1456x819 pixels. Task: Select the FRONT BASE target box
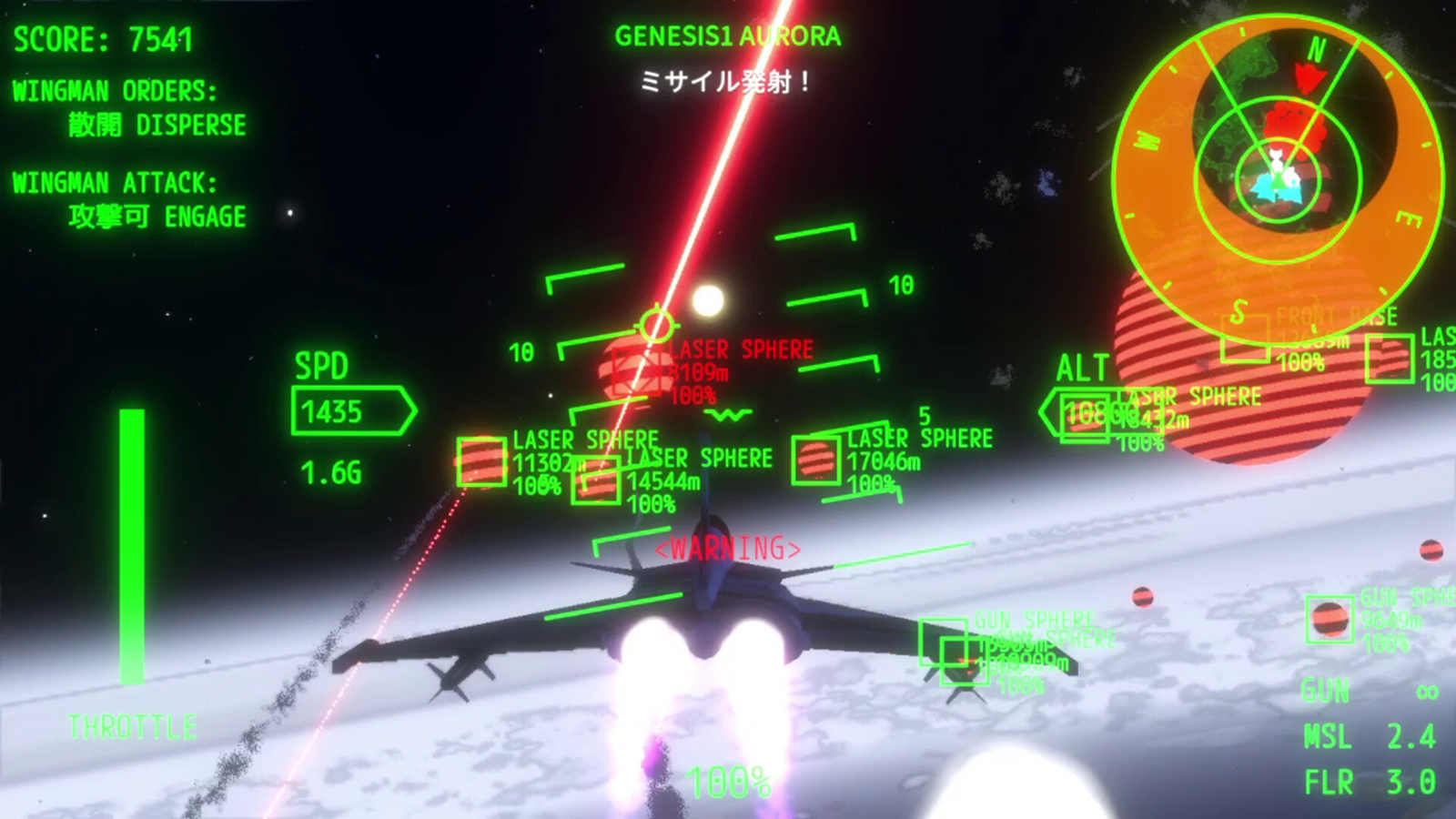point(1245,339)
